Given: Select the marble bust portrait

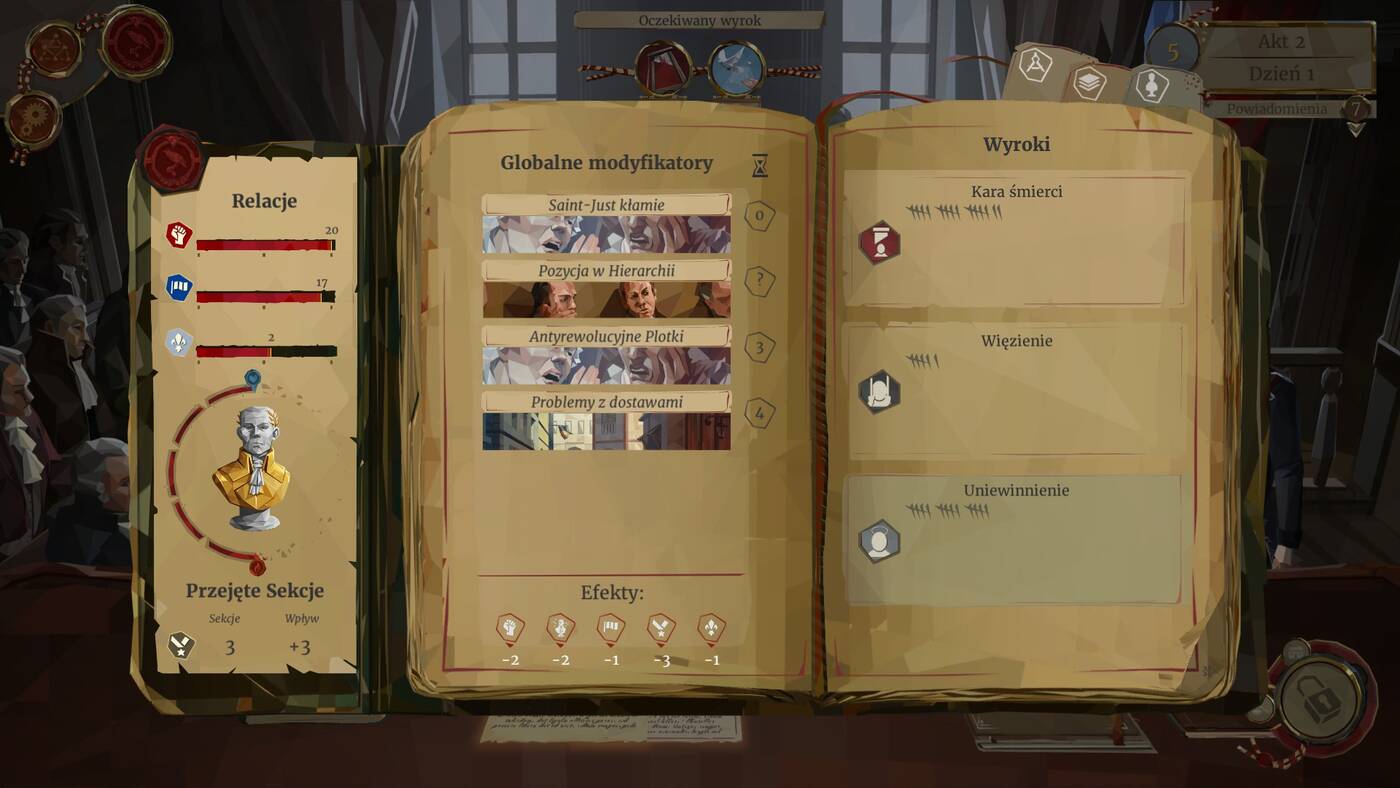Looking at the screenshot, I should [251, 468].
